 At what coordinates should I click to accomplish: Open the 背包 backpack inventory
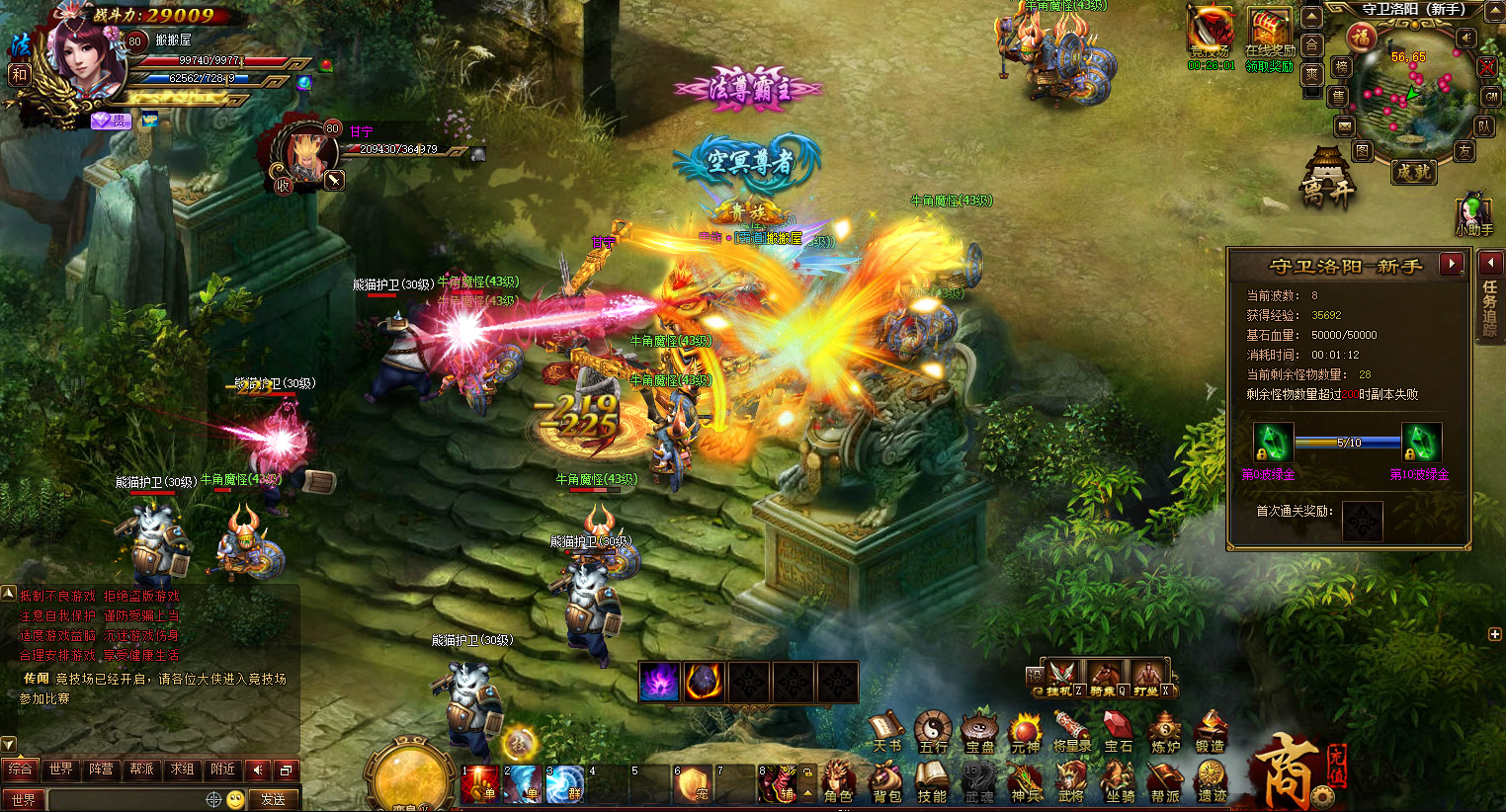886,781
